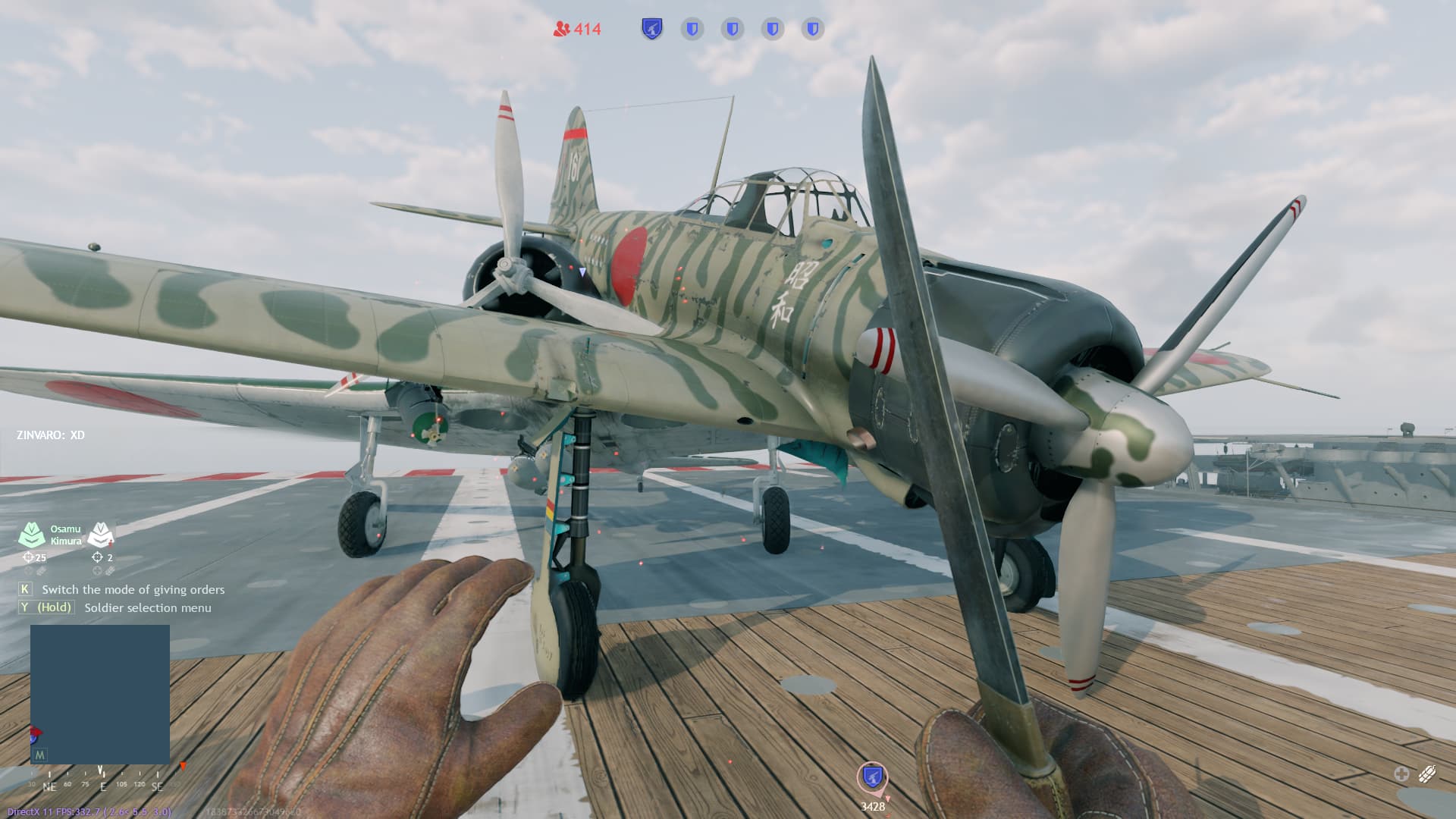
Task: Select the medkit plus icon
Action: (x=1401, y=773)
